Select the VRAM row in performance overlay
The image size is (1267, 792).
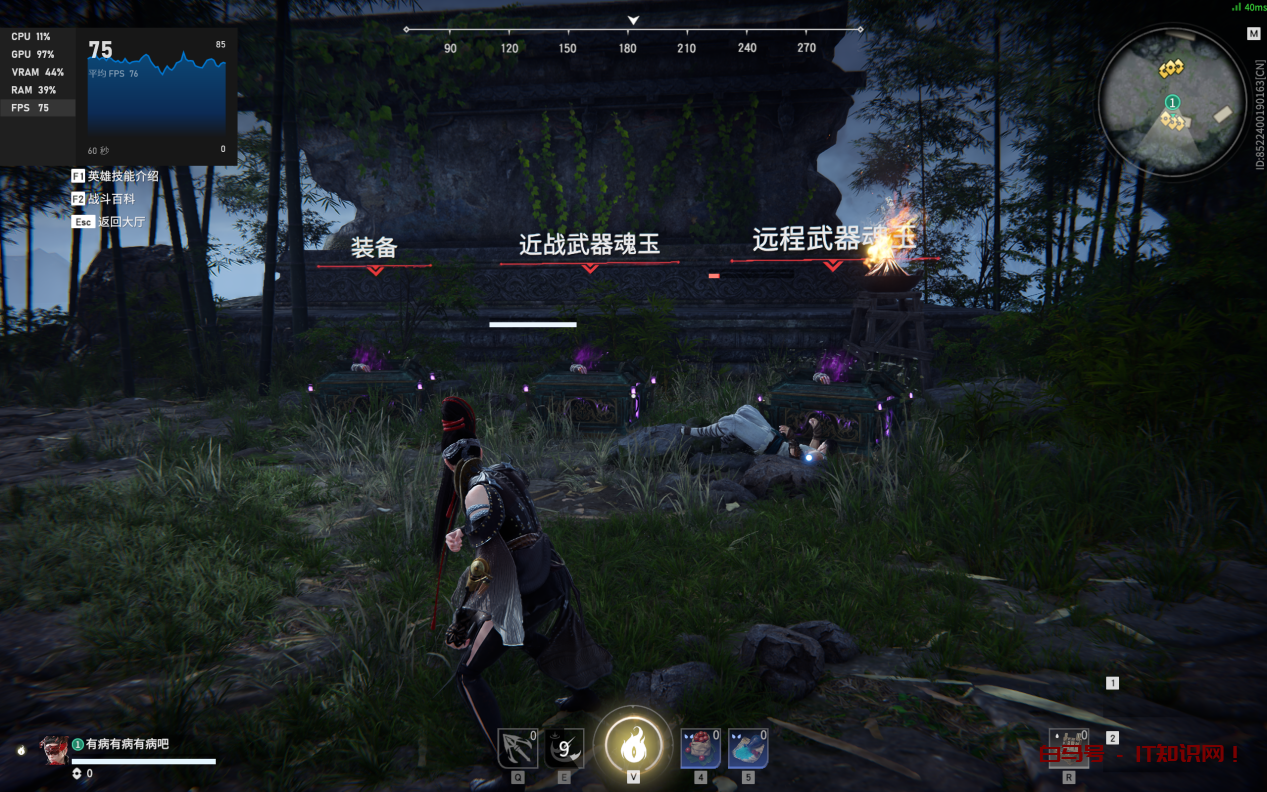[37, 72]
